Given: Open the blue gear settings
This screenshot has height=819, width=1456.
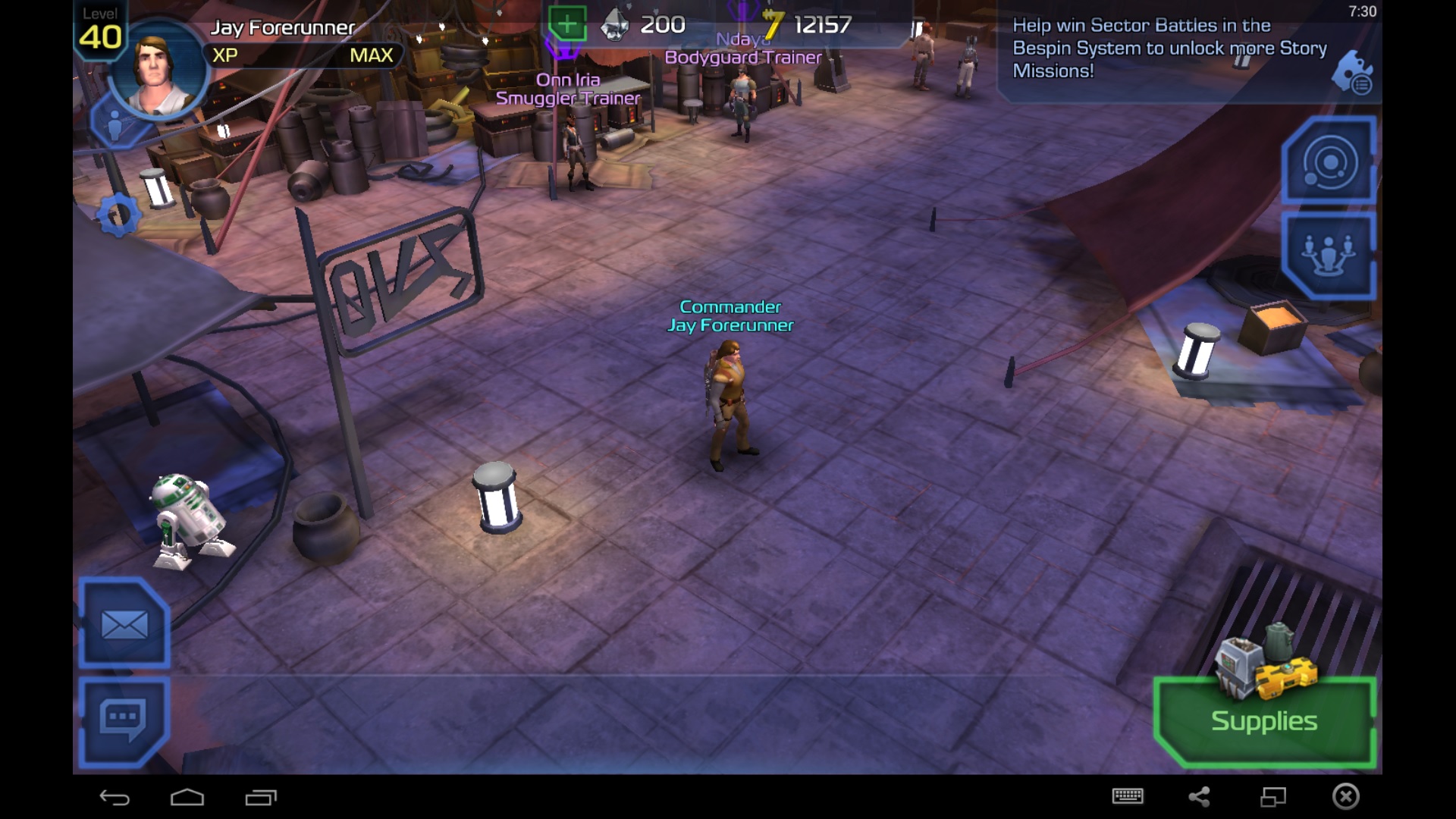Looking at the screenshot, I should pos(118,215).
